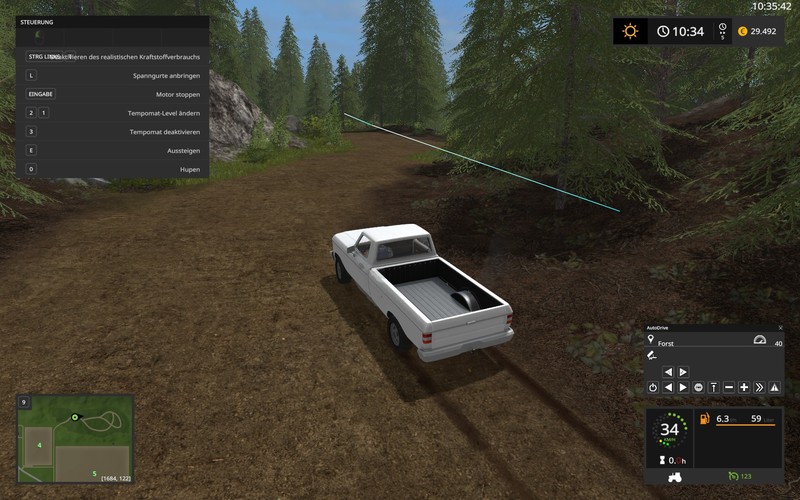
Task: Click the warning triangle AutoDrive button
Action: (x=774, y=387)
